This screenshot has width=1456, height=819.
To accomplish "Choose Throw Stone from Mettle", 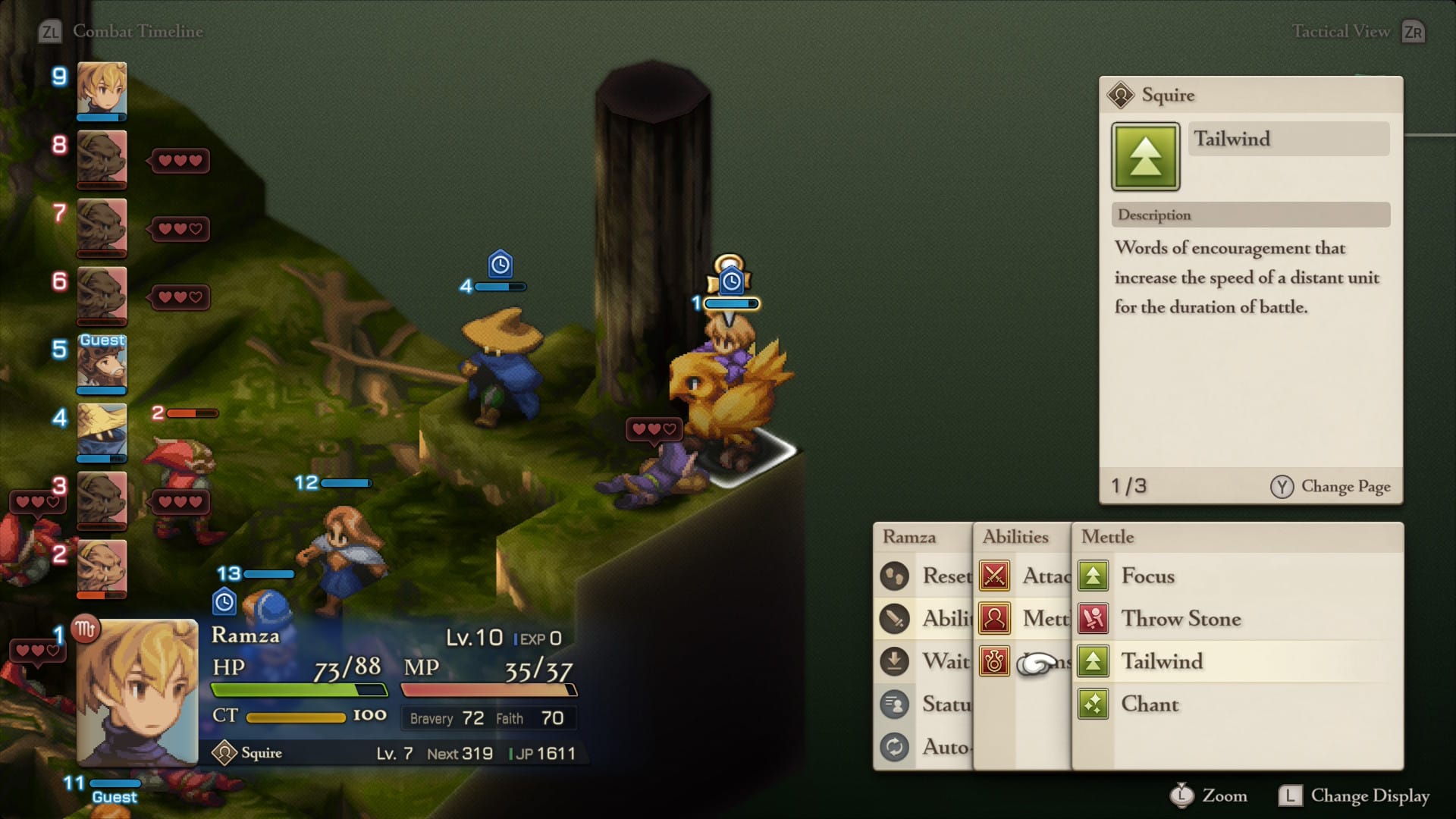I will 1180,619.
